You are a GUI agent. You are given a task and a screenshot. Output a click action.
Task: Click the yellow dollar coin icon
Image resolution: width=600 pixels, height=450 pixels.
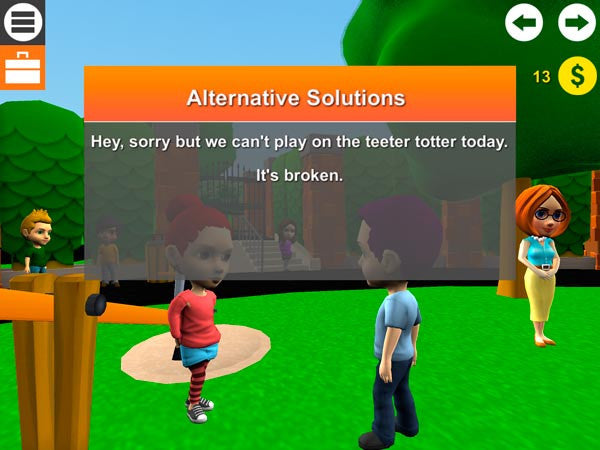pyautogui.click(x=577, y=76)
